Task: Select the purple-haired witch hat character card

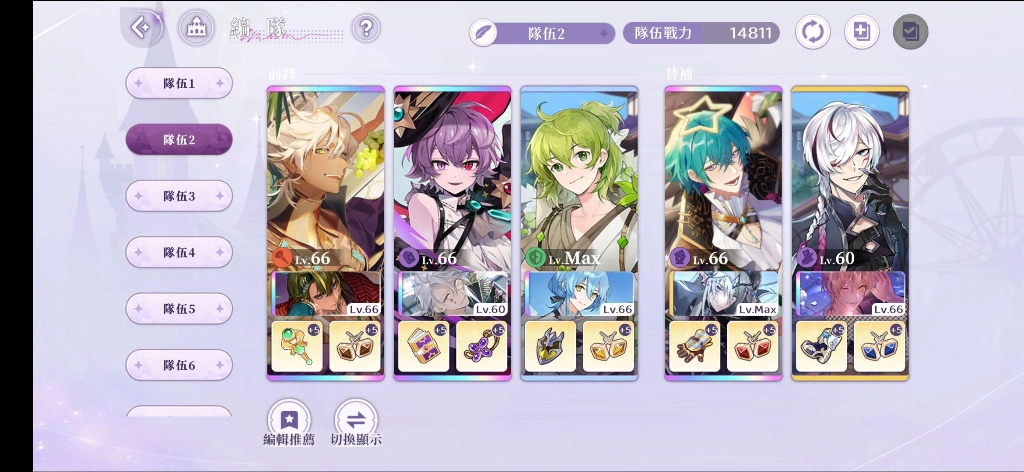Action: tap(452, 175)
